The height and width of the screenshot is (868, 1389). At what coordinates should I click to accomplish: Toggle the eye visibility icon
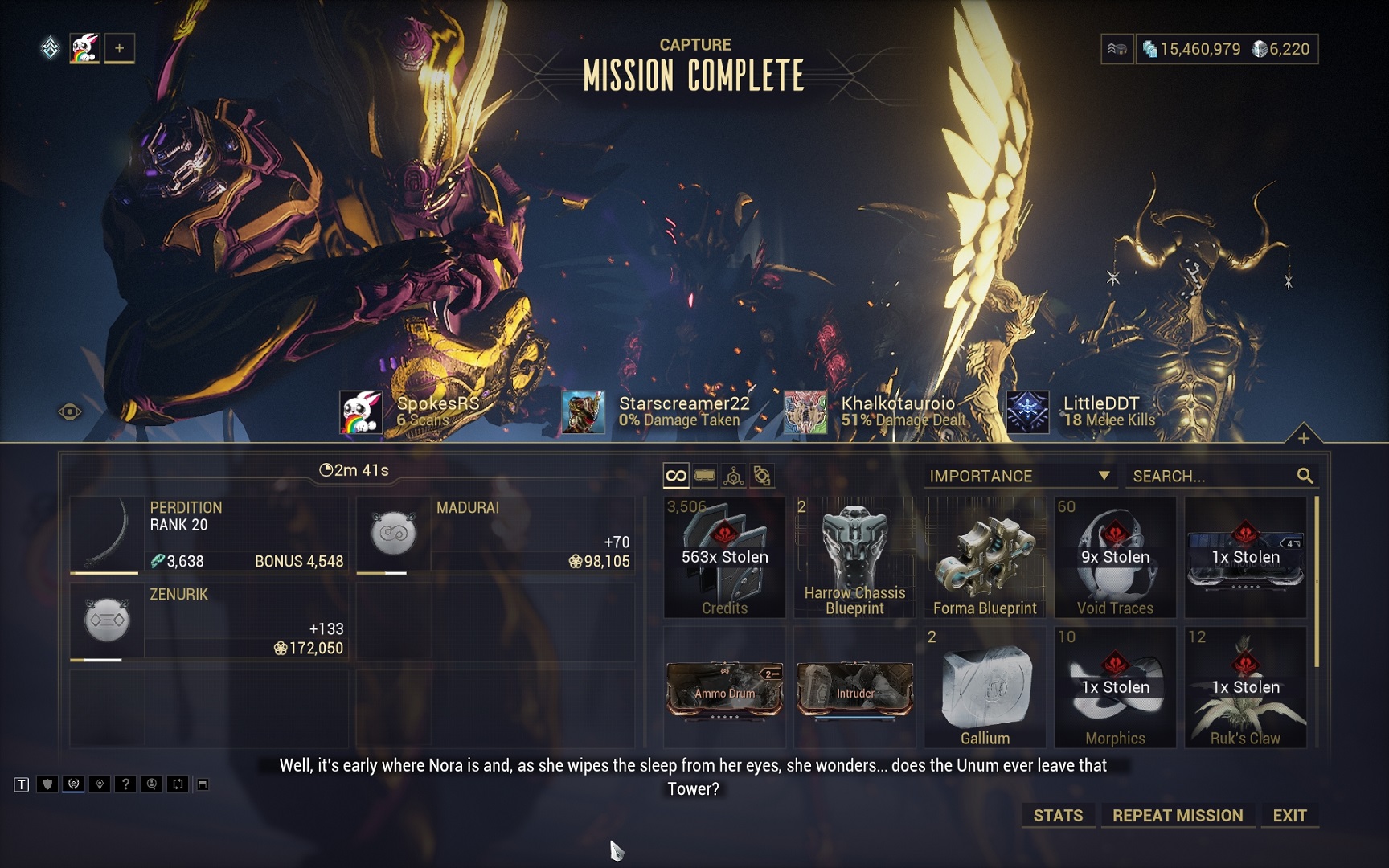tap(70, 412)
